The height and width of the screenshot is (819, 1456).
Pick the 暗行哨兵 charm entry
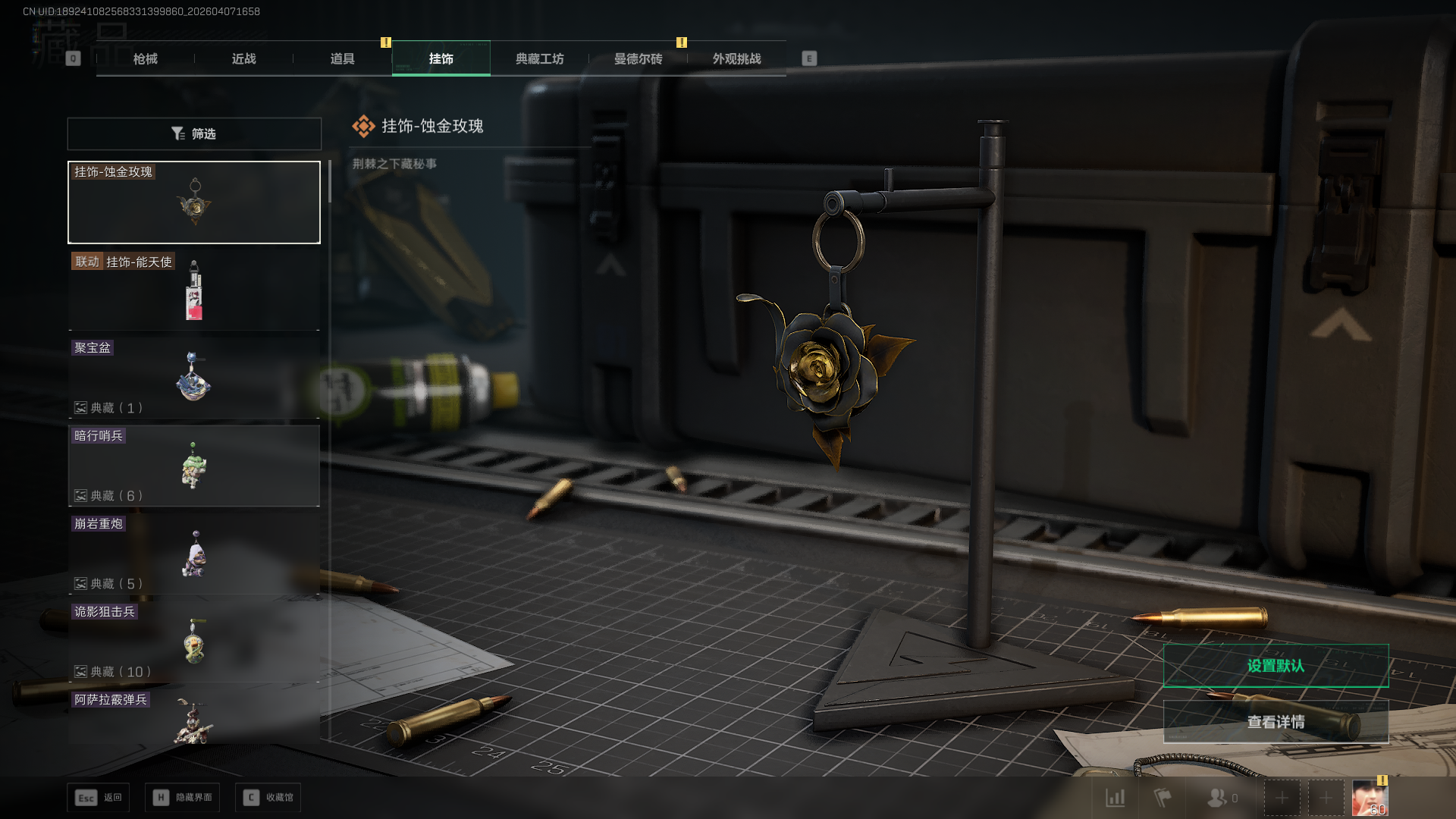point(194,466)
